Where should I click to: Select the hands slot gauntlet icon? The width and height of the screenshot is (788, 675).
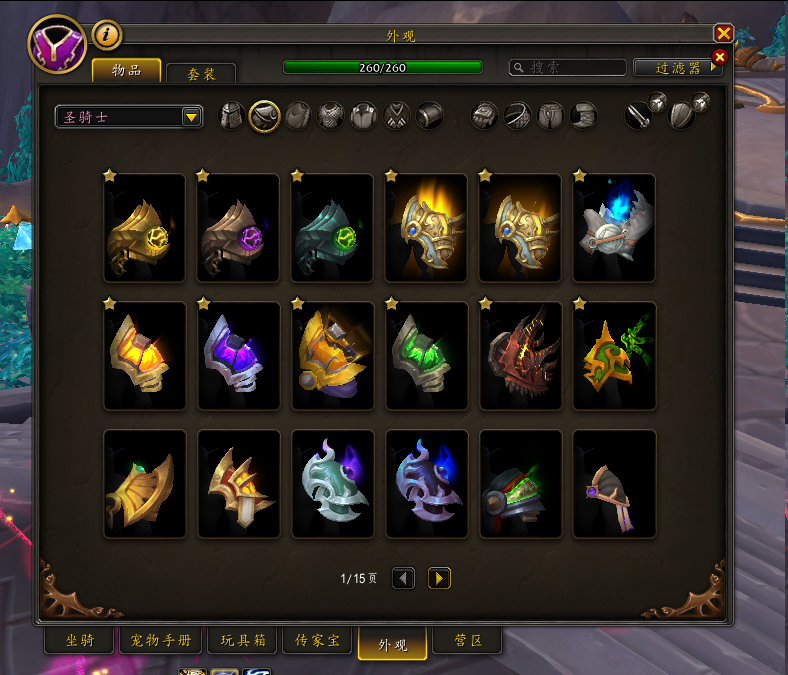click(485, 116)
